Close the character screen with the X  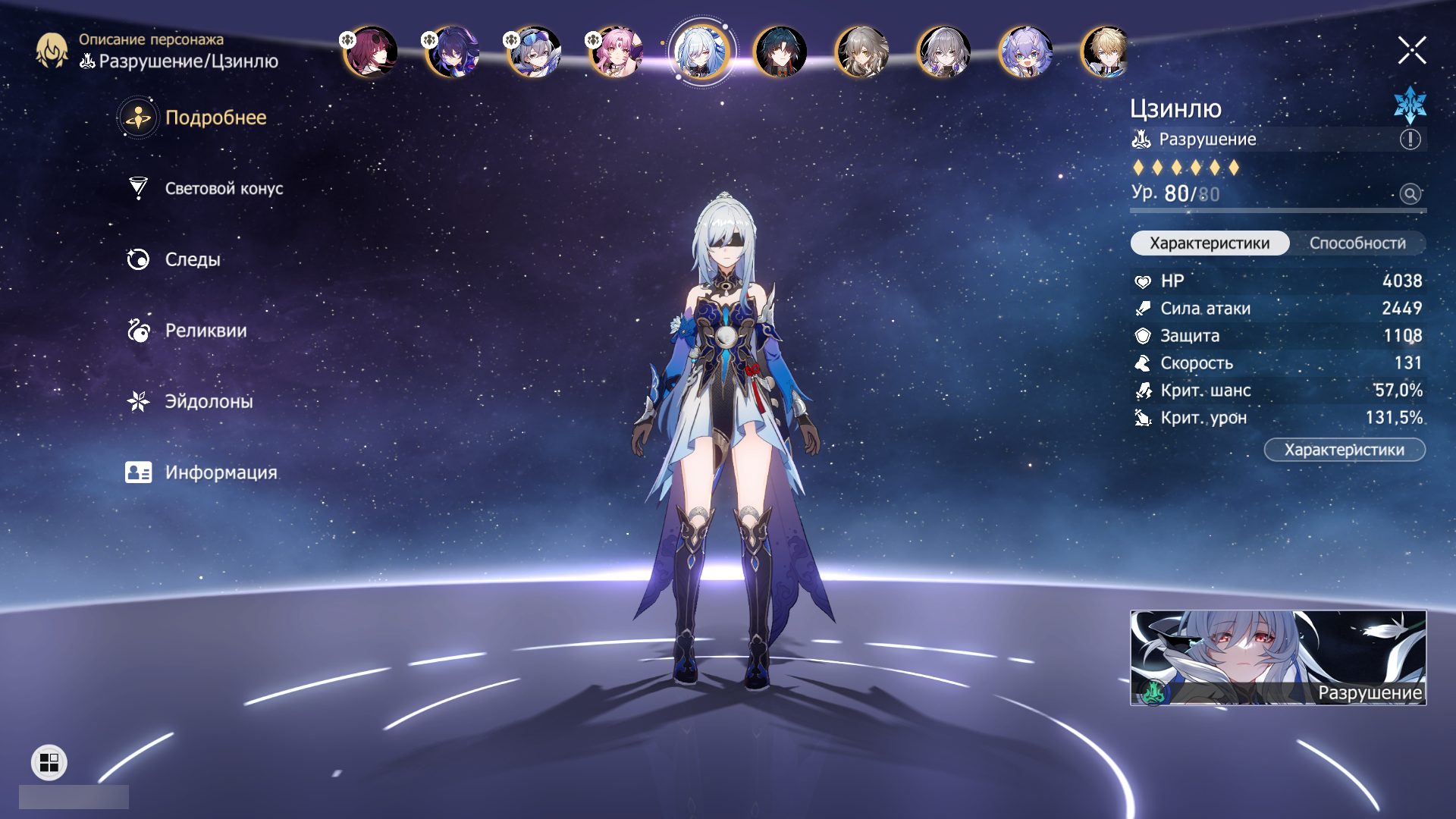[1411, 51]
